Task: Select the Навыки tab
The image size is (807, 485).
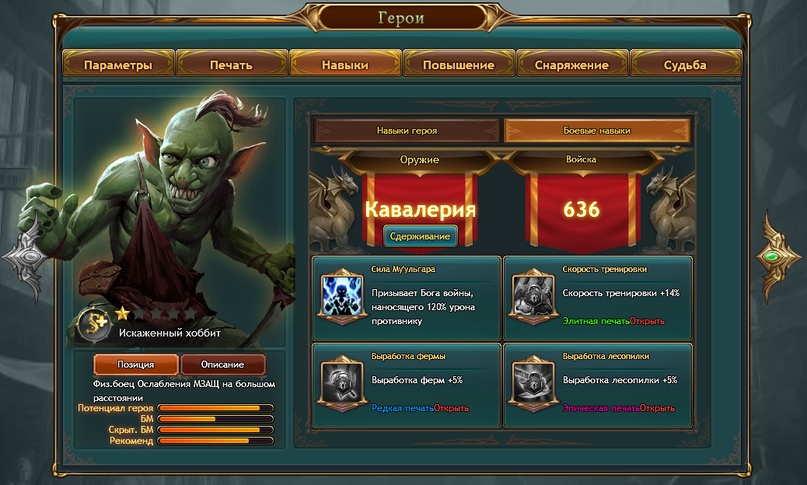Action: [345, 65]
